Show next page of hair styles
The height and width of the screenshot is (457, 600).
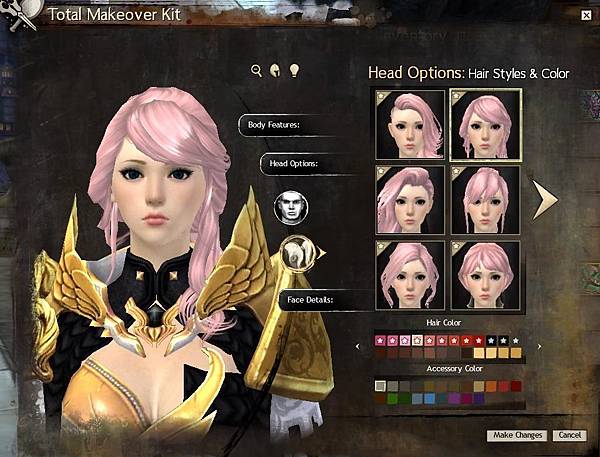pos(544,199)
